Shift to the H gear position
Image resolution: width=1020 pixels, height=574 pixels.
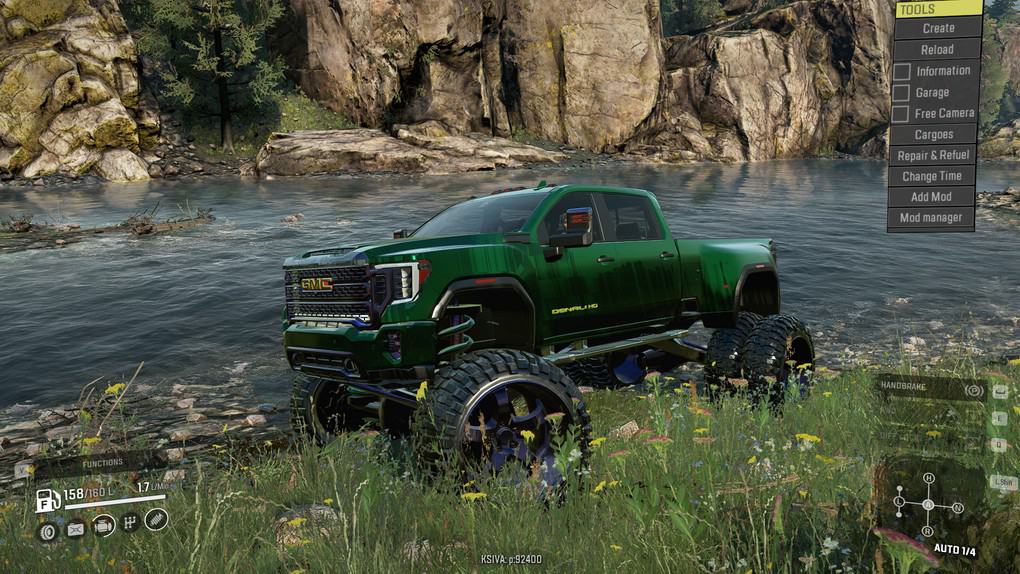(x=928, y=478)
